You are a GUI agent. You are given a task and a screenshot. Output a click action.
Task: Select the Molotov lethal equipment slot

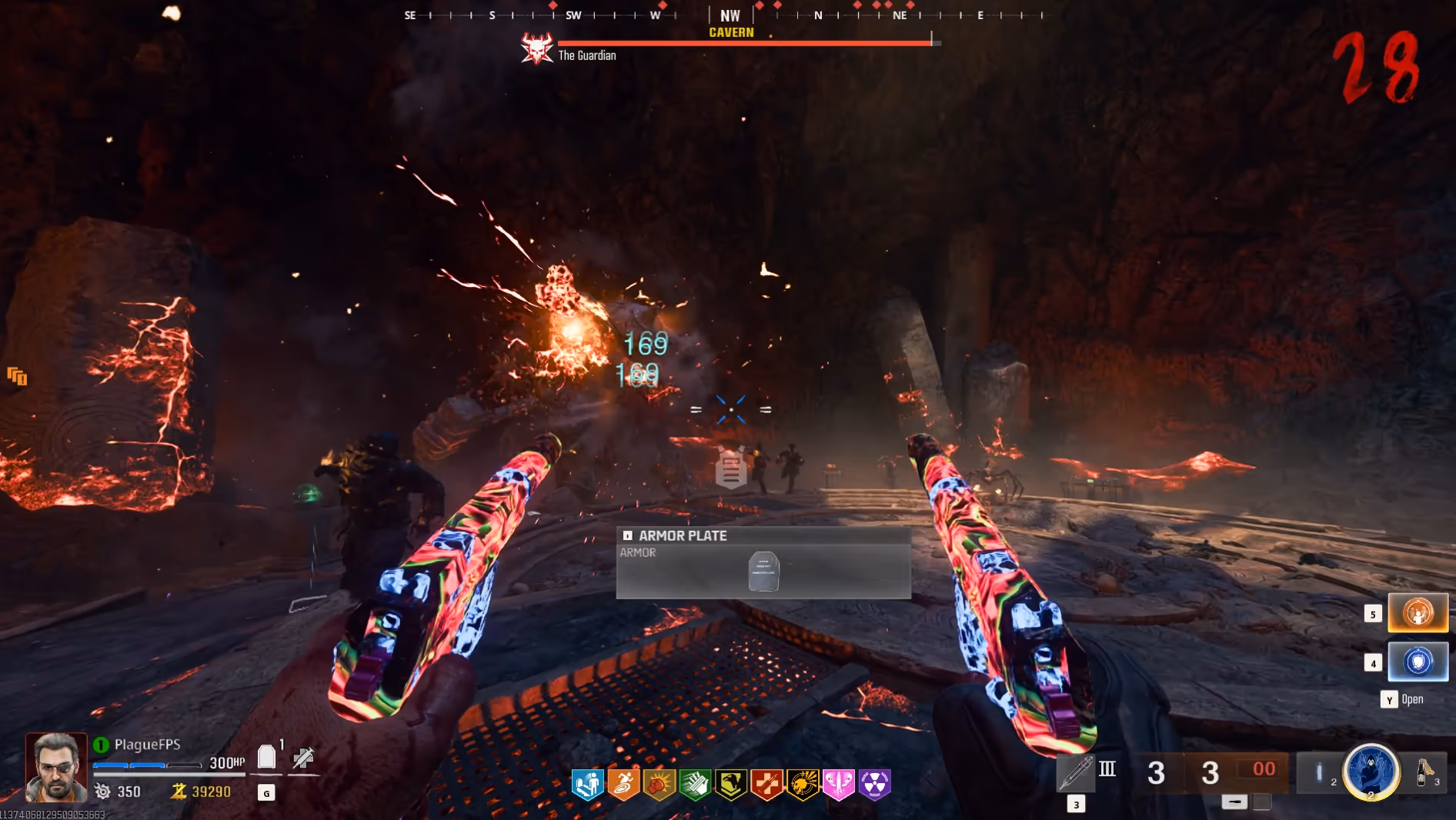1424,772
